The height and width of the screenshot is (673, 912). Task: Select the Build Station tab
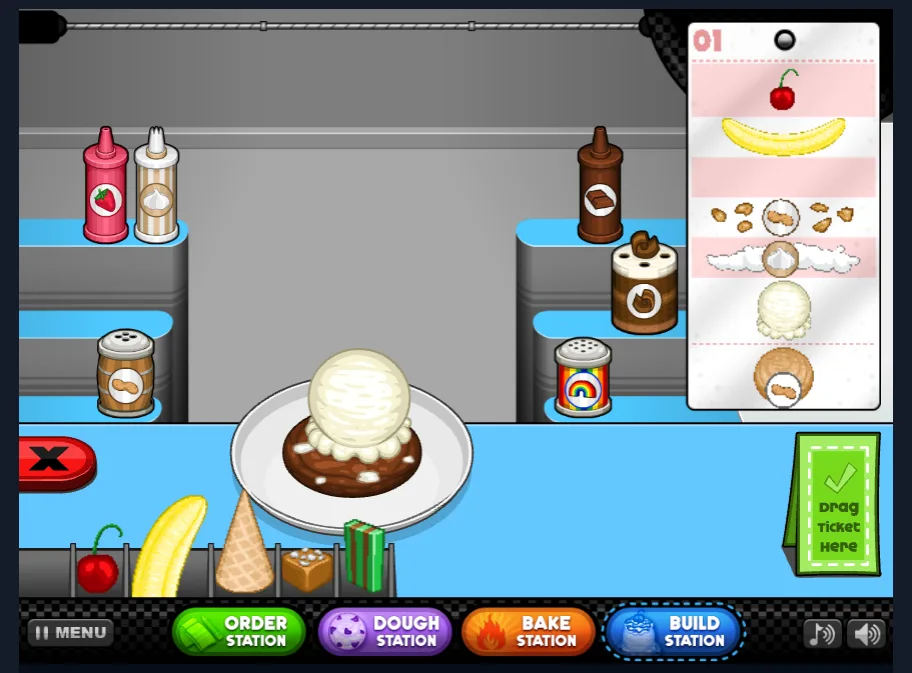tap(674, 632)
